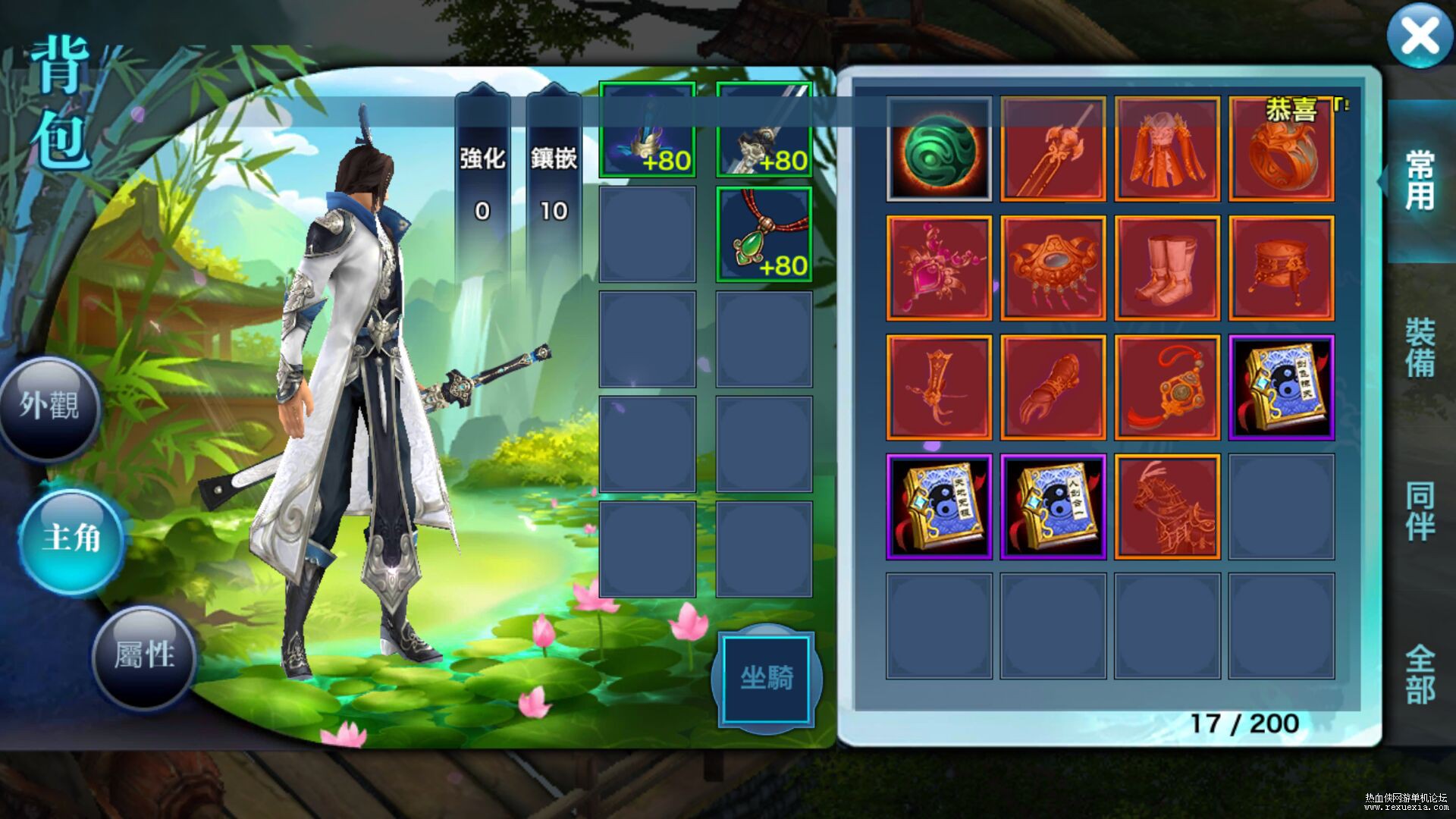The height and width of the screenshot is (819, 1456).
Task: Select the green swirl orb item
Action: click(x=939, y=149)
